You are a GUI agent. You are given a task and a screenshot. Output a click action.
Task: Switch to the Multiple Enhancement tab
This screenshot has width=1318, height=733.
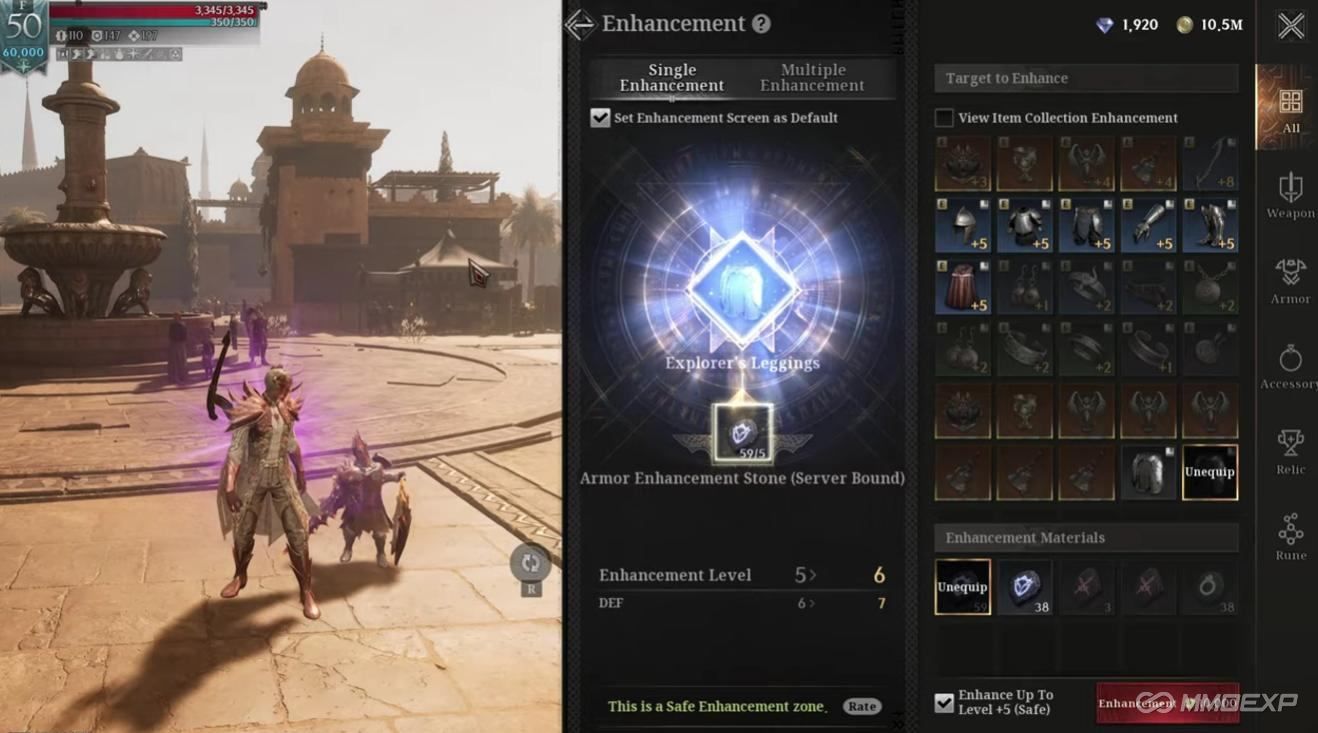coord(812,77)
